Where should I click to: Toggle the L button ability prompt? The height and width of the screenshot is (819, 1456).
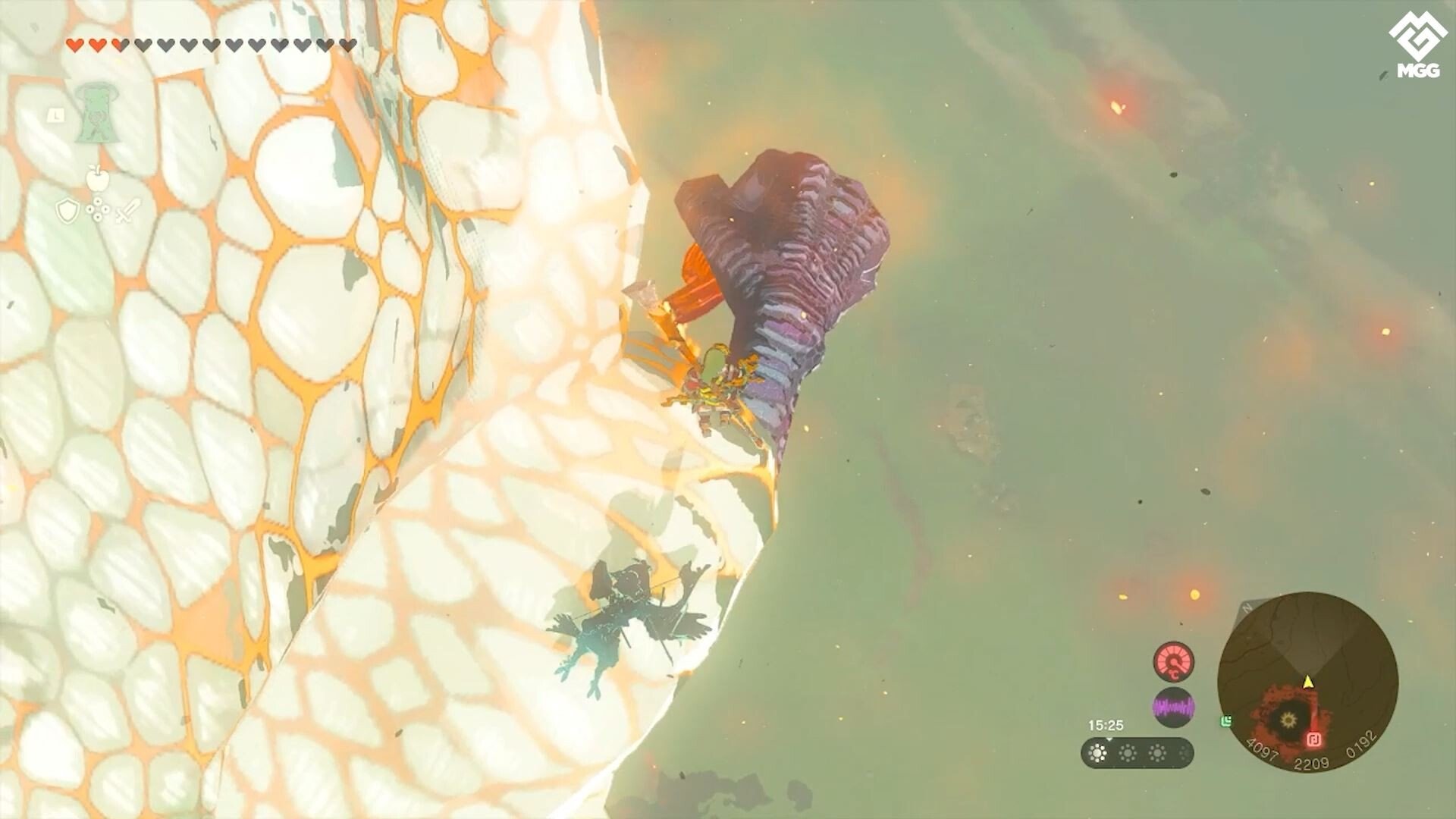(56, 115)
